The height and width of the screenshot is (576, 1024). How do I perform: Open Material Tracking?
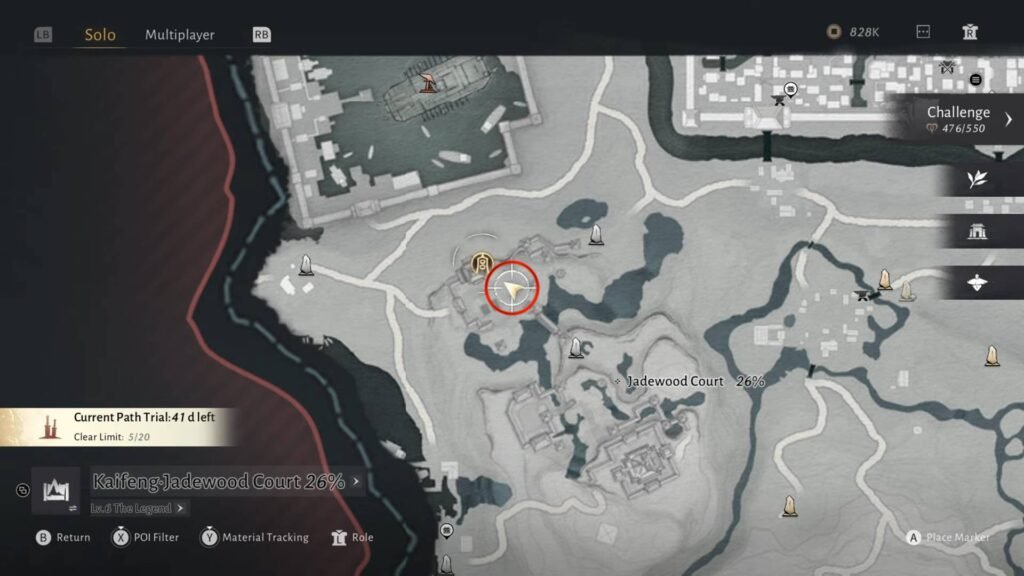click(x=254, y=537)
